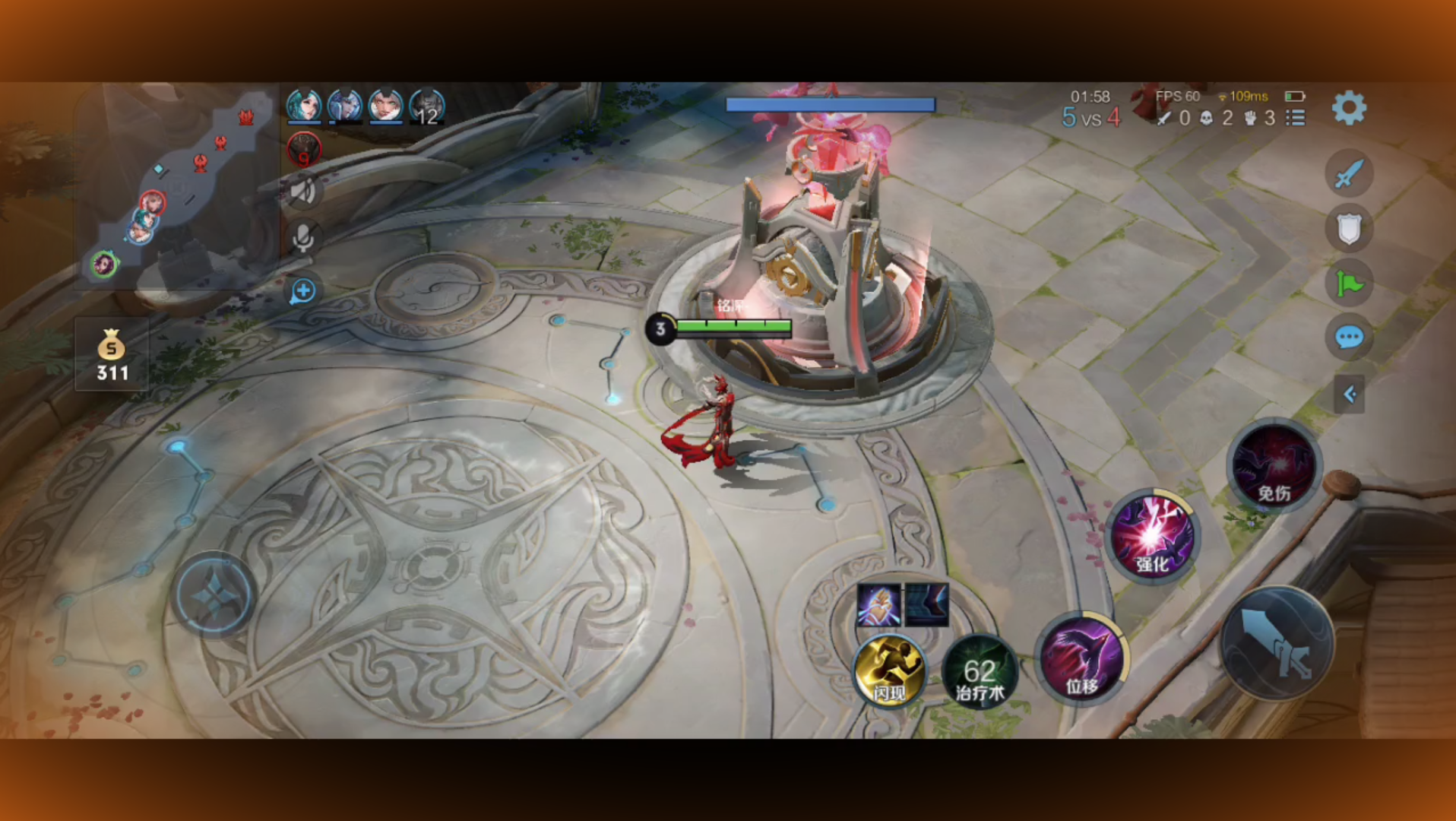The height and width of the screenshot is (821, 1456).
Task: Buy the first recommended equipment item
Action: point(878,605)
